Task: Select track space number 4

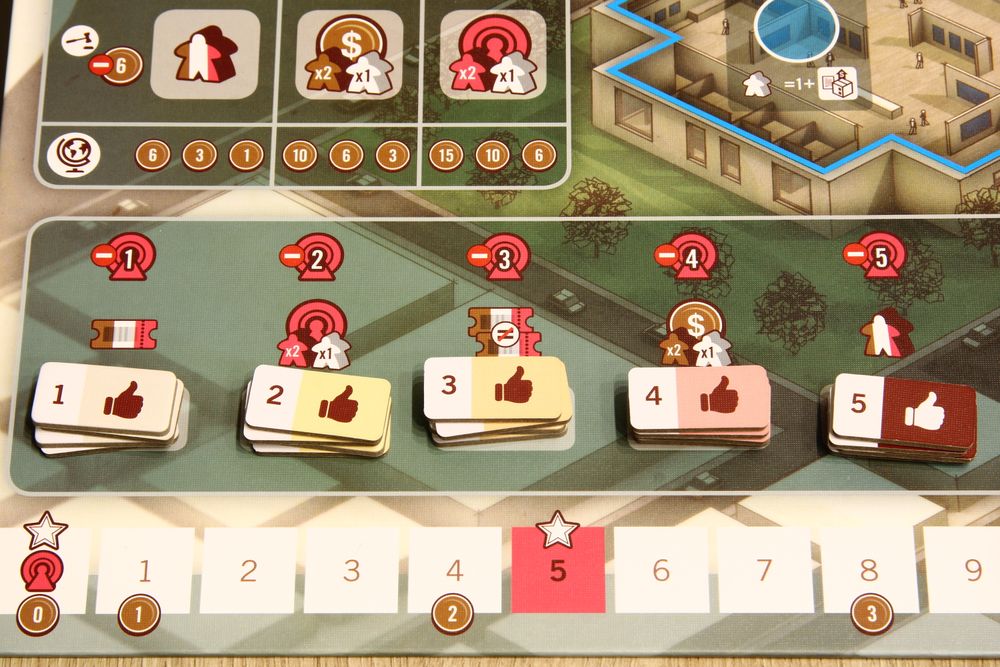Action: click(454, 571)
